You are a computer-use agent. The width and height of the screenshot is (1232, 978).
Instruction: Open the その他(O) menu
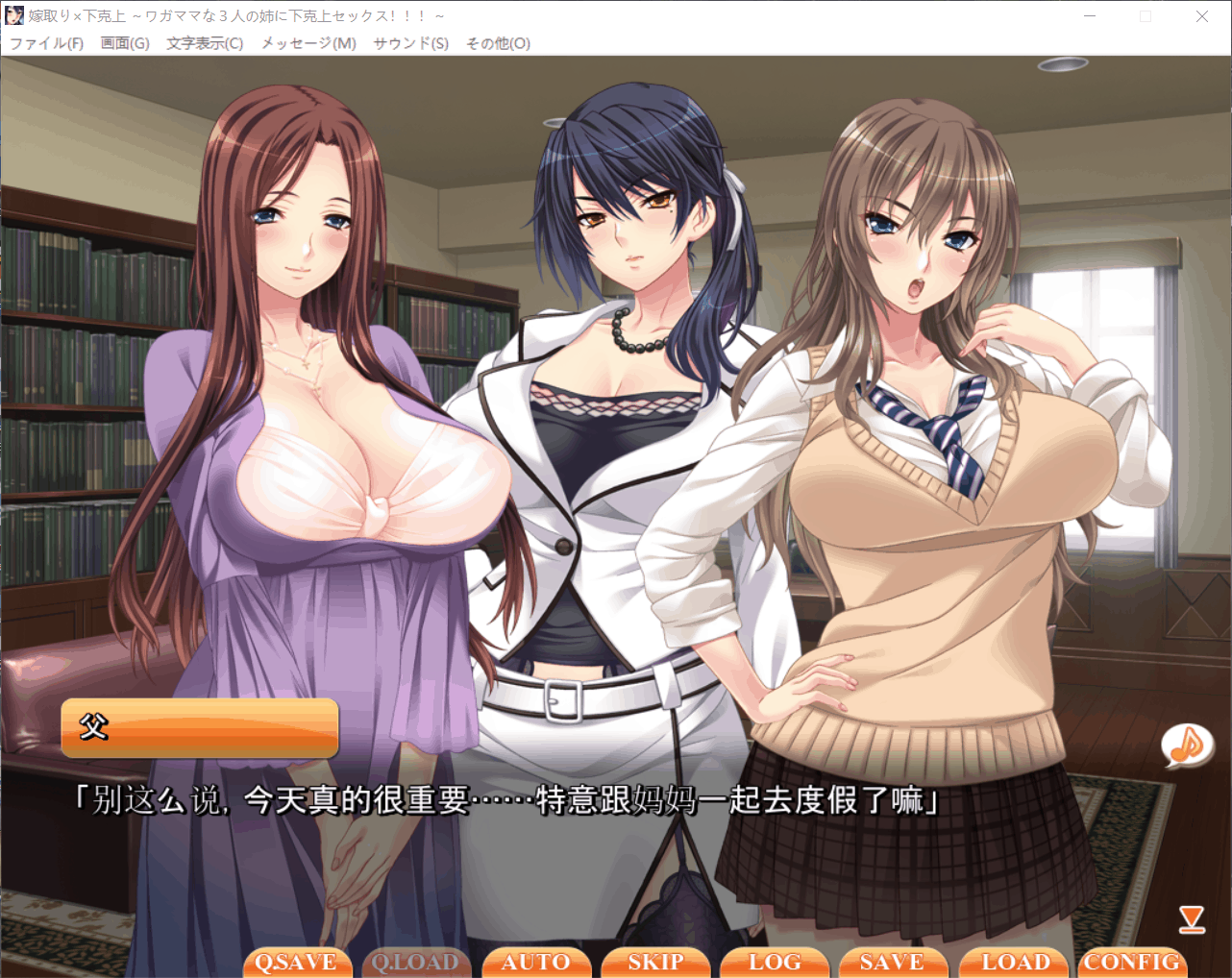(498, 43)
